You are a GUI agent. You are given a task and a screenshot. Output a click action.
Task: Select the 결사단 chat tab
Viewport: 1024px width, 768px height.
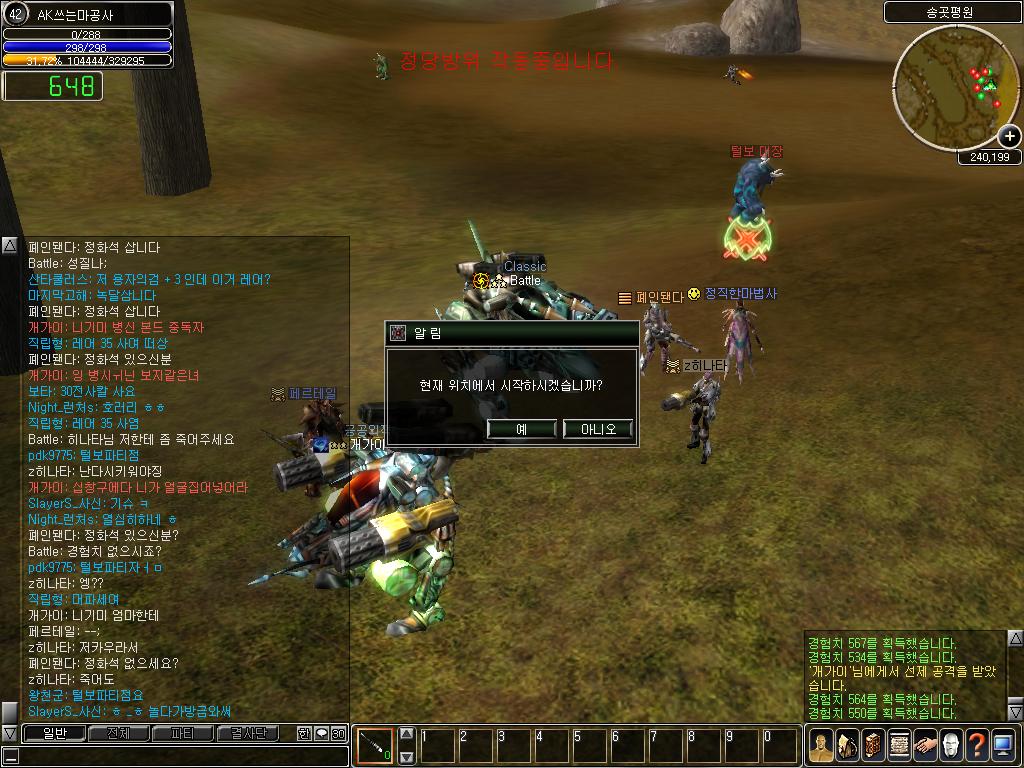point(247,733)
